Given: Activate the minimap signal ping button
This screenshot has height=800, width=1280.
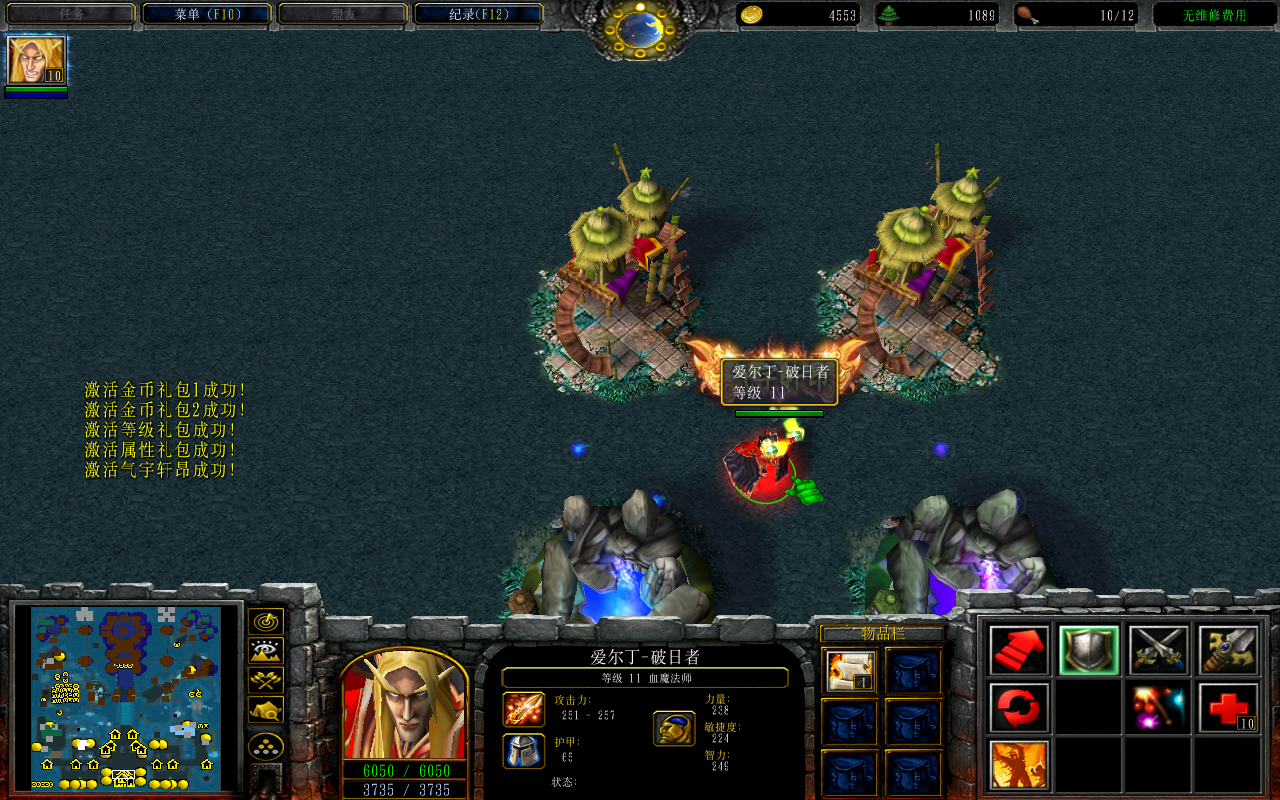Looking at the screenshot, I should (265, 622).
